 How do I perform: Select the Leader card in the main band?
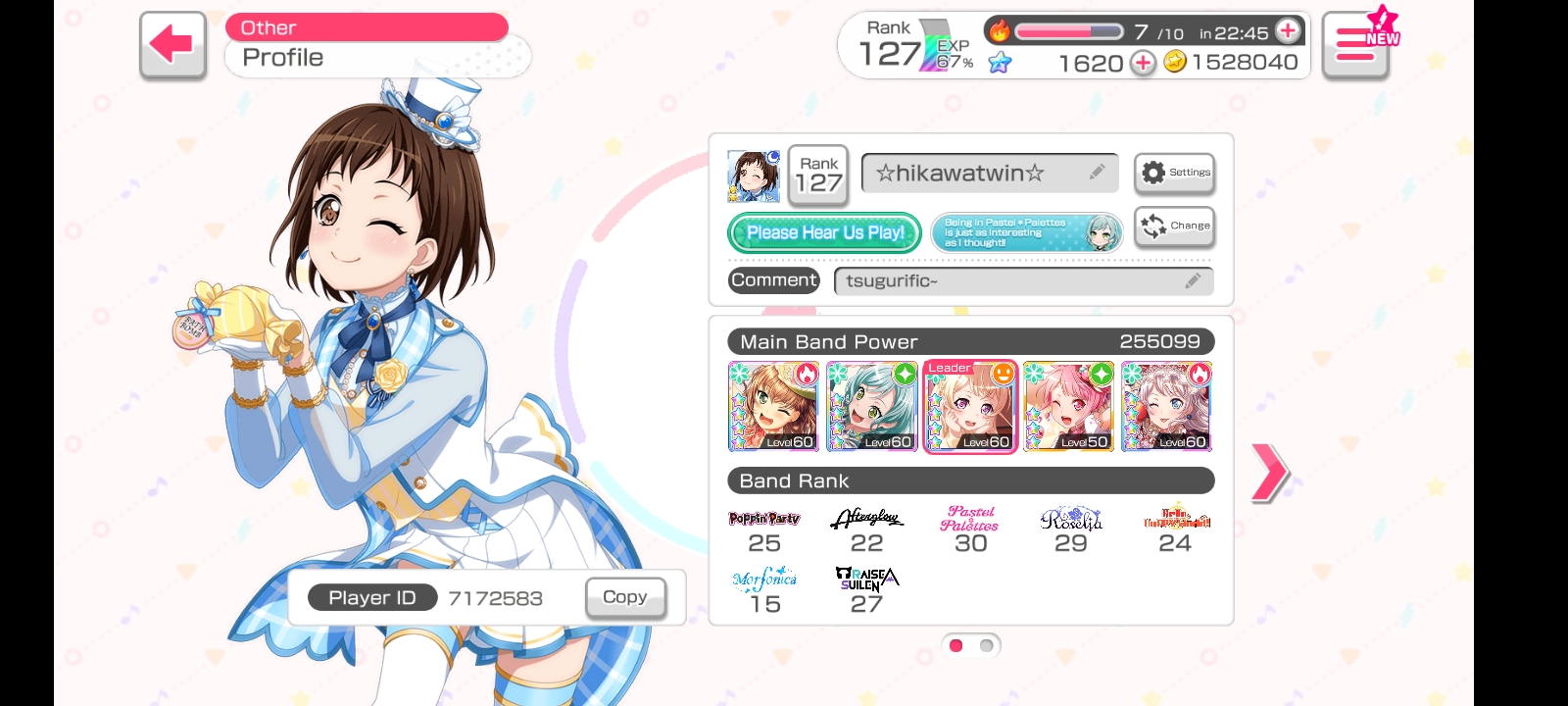tap(970, 406)
